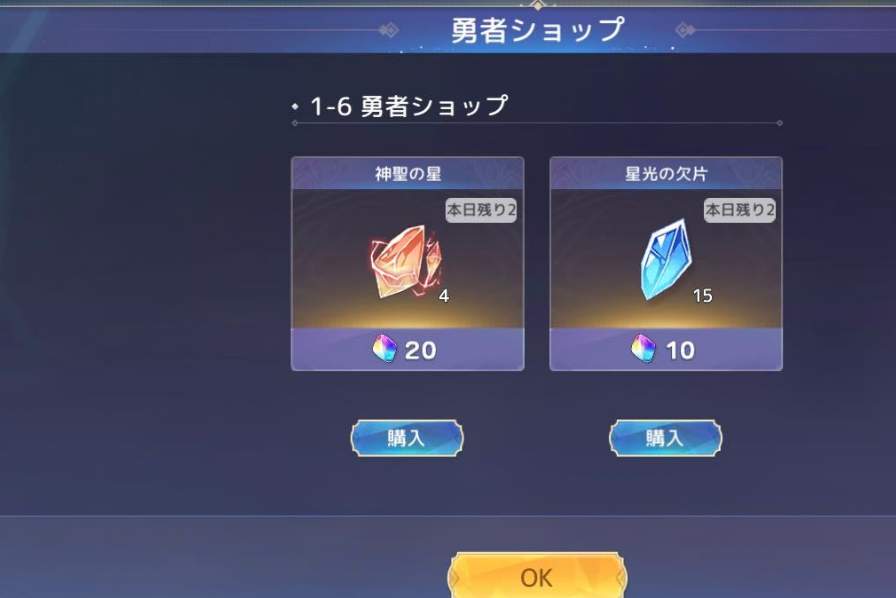Confirm with the yellow OK button
Image resolution: width=896 pixels, height=598 pixels.
[537, 577]
